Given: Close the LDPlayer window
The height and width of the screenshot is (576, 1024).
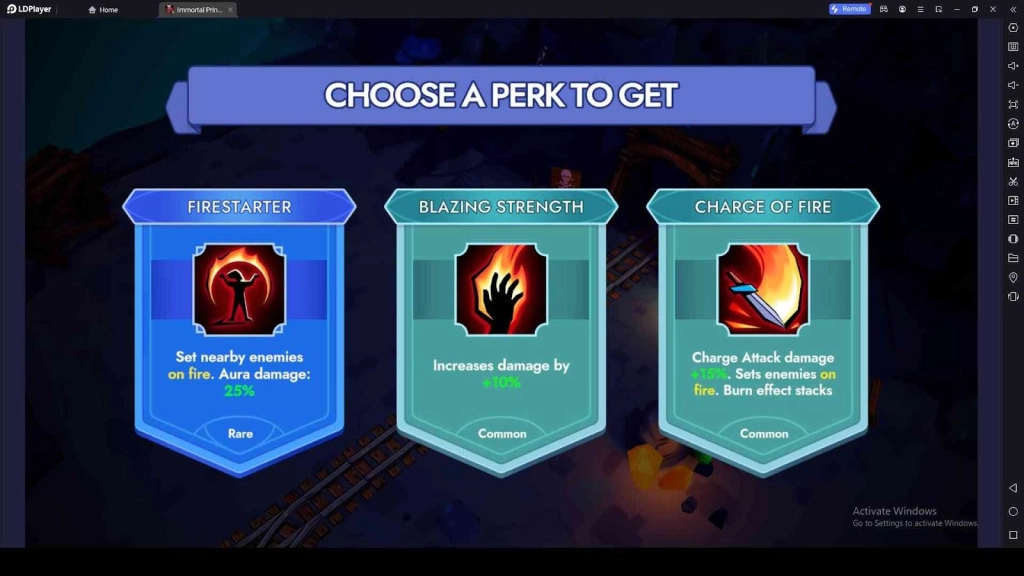Looking at the screenshot, I should (x=993, y=9).
